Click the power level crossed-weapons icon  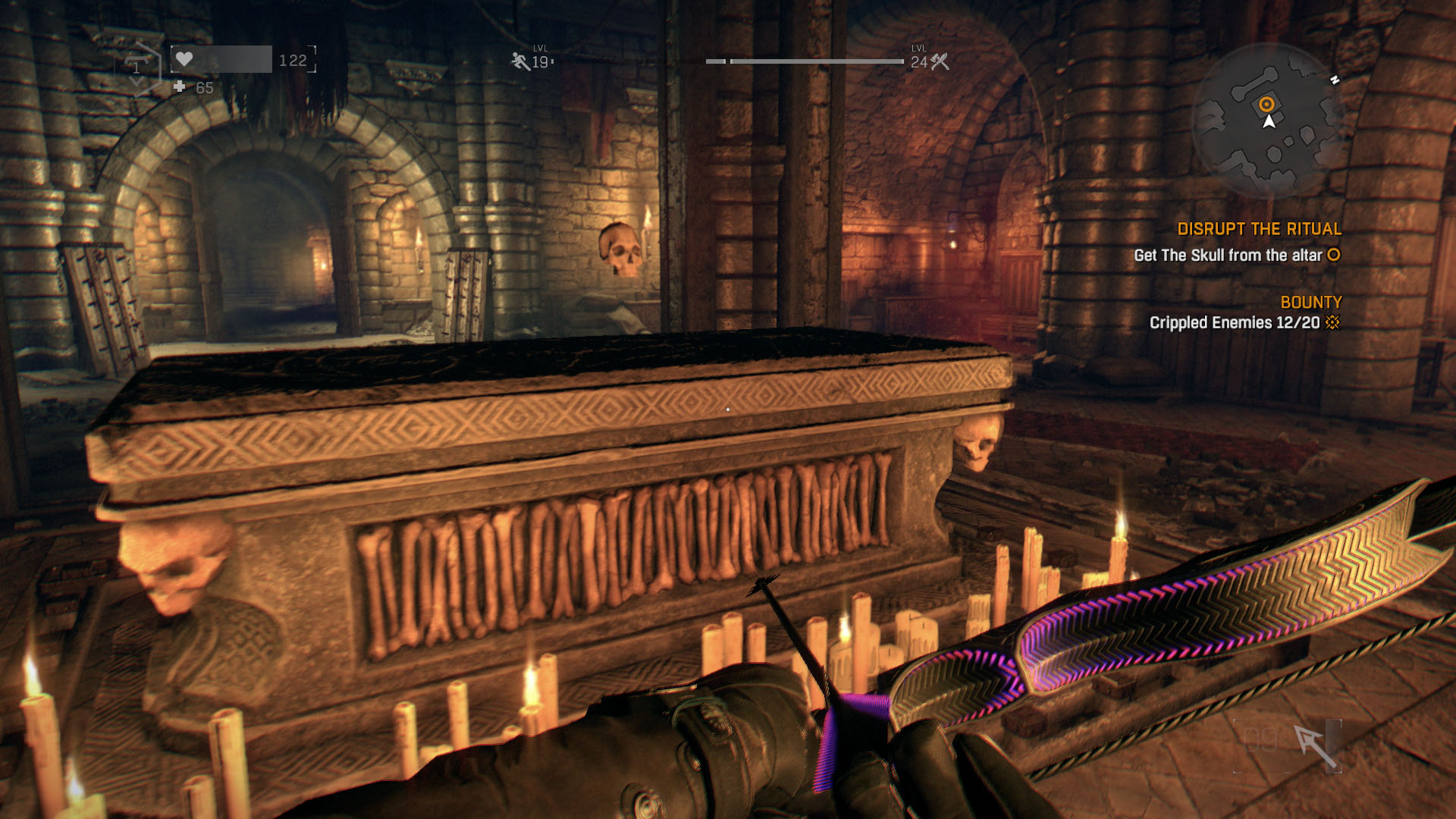pyautogui.click(x=940, y=62)
